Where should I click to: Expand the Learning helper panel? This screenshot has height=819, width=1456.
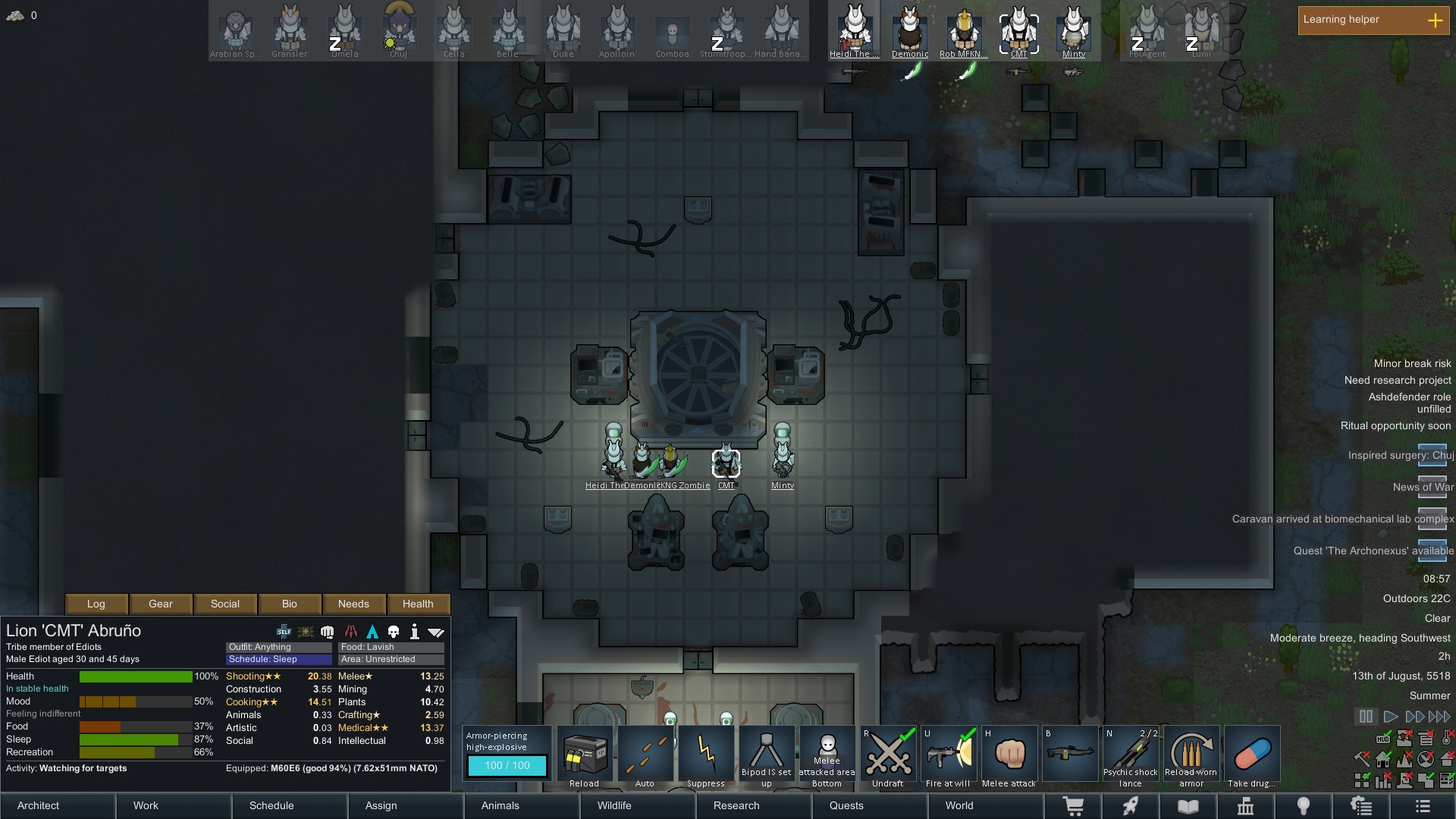pos(1435,20)
